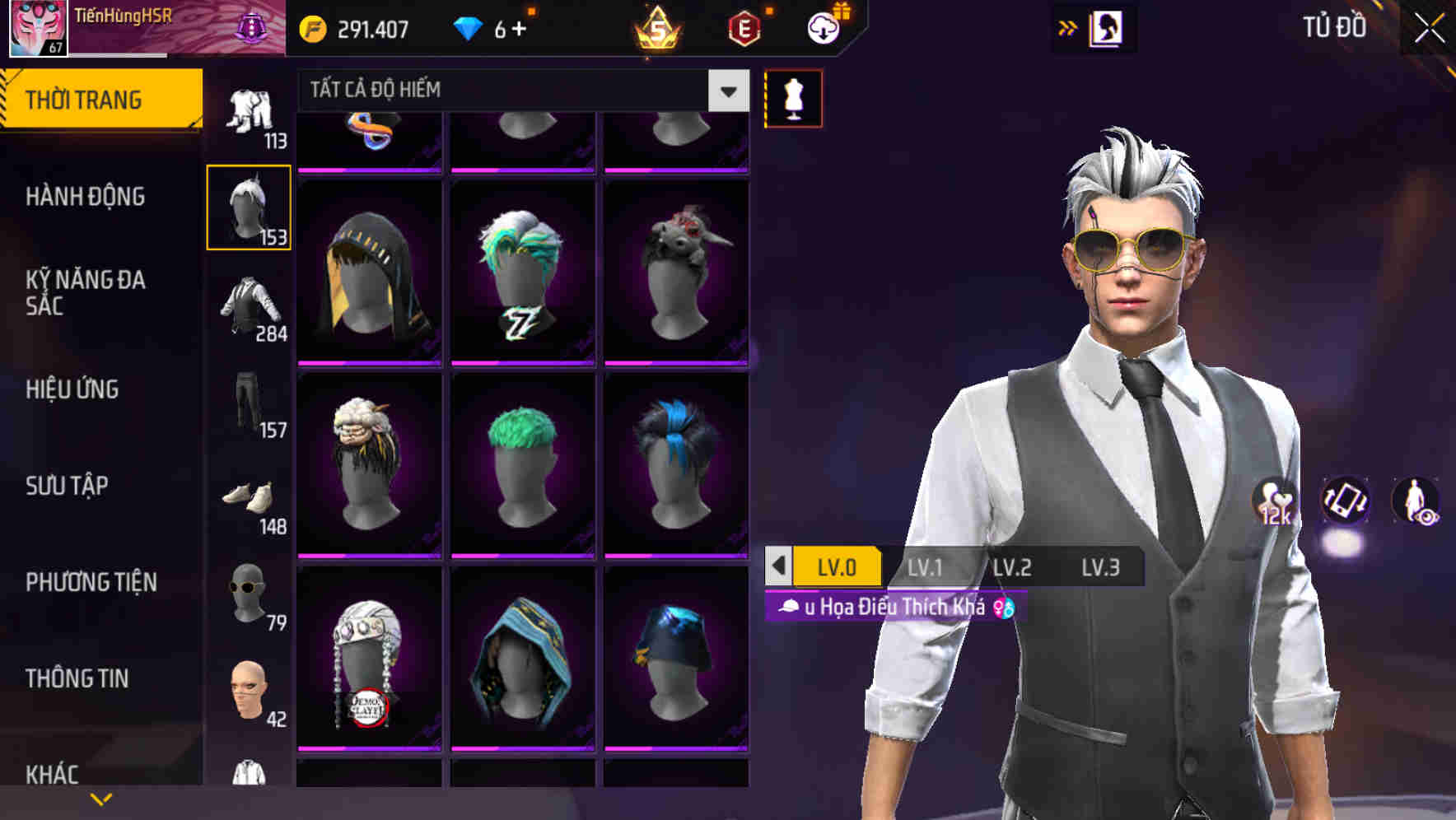Image resolution: width=1456 pixels, height=820 pixels.
Task: Open the cloud gift download icon in top bar
Action: tap(819, 27)
